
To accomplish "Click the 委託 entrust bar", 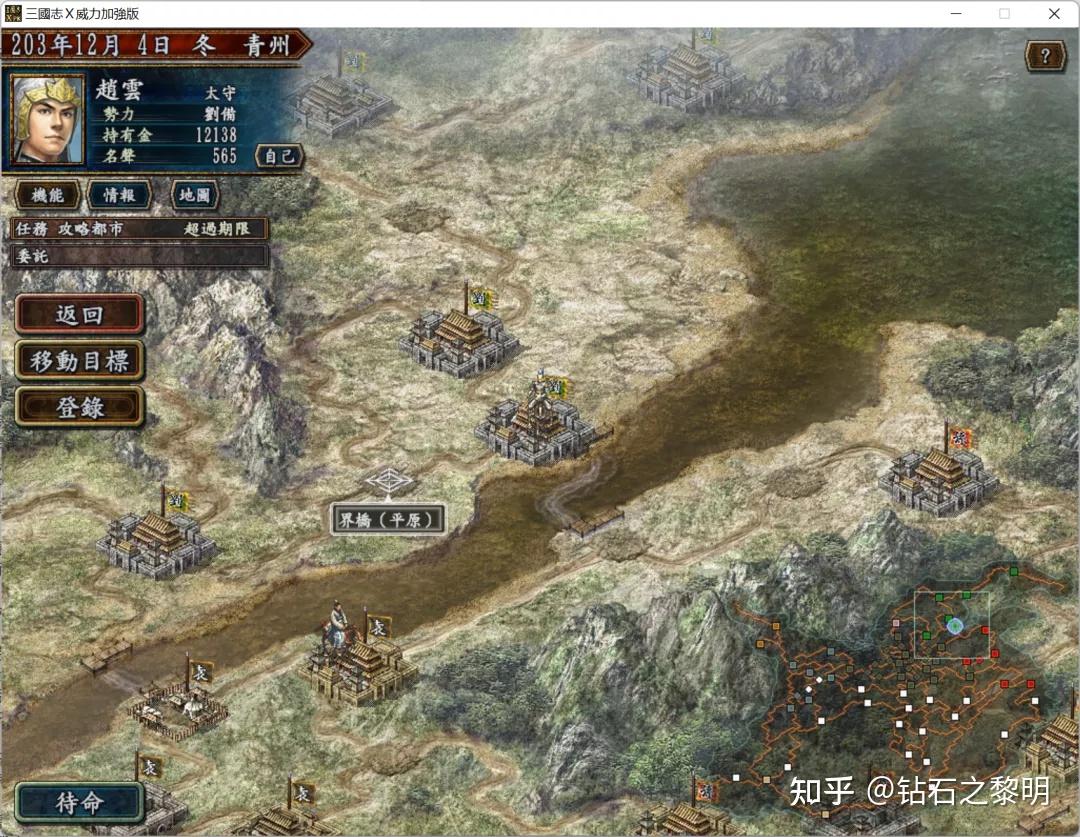I will pos(140,256).
